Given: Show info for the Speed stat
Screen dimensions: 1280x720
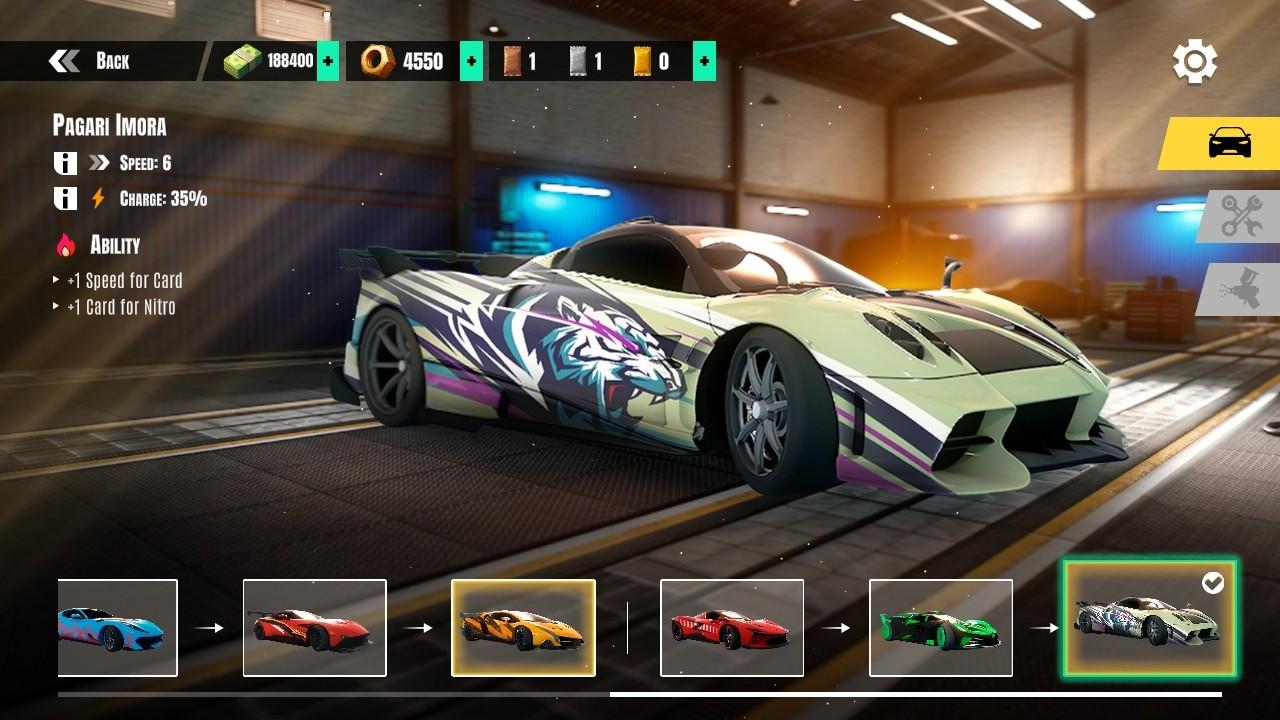Looking at the screenshot, I should click(x=65, y=163).
